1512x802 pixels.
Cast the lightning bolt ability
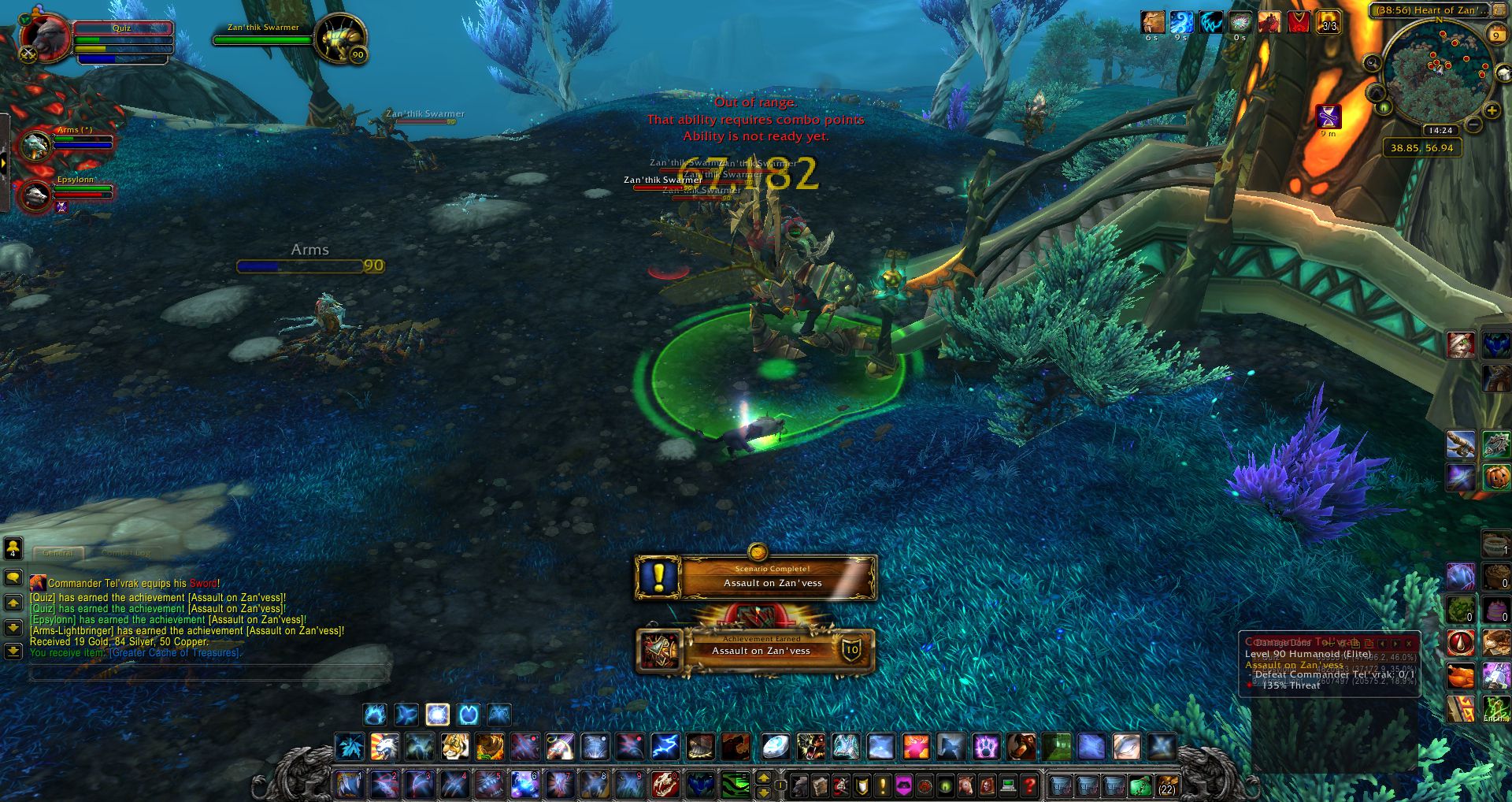coord(665,746)
